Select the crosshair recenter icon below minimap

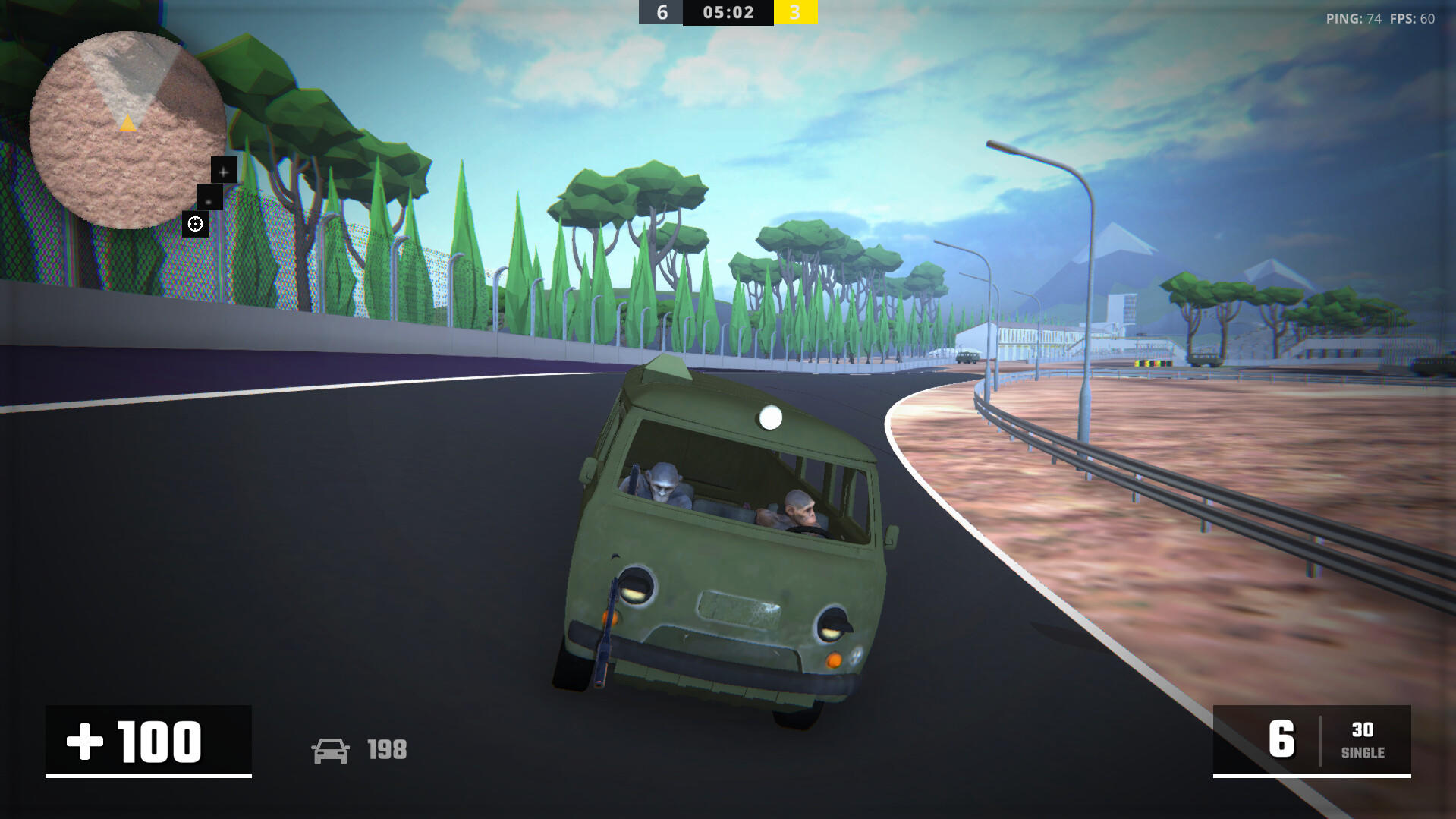click(195, 223)
